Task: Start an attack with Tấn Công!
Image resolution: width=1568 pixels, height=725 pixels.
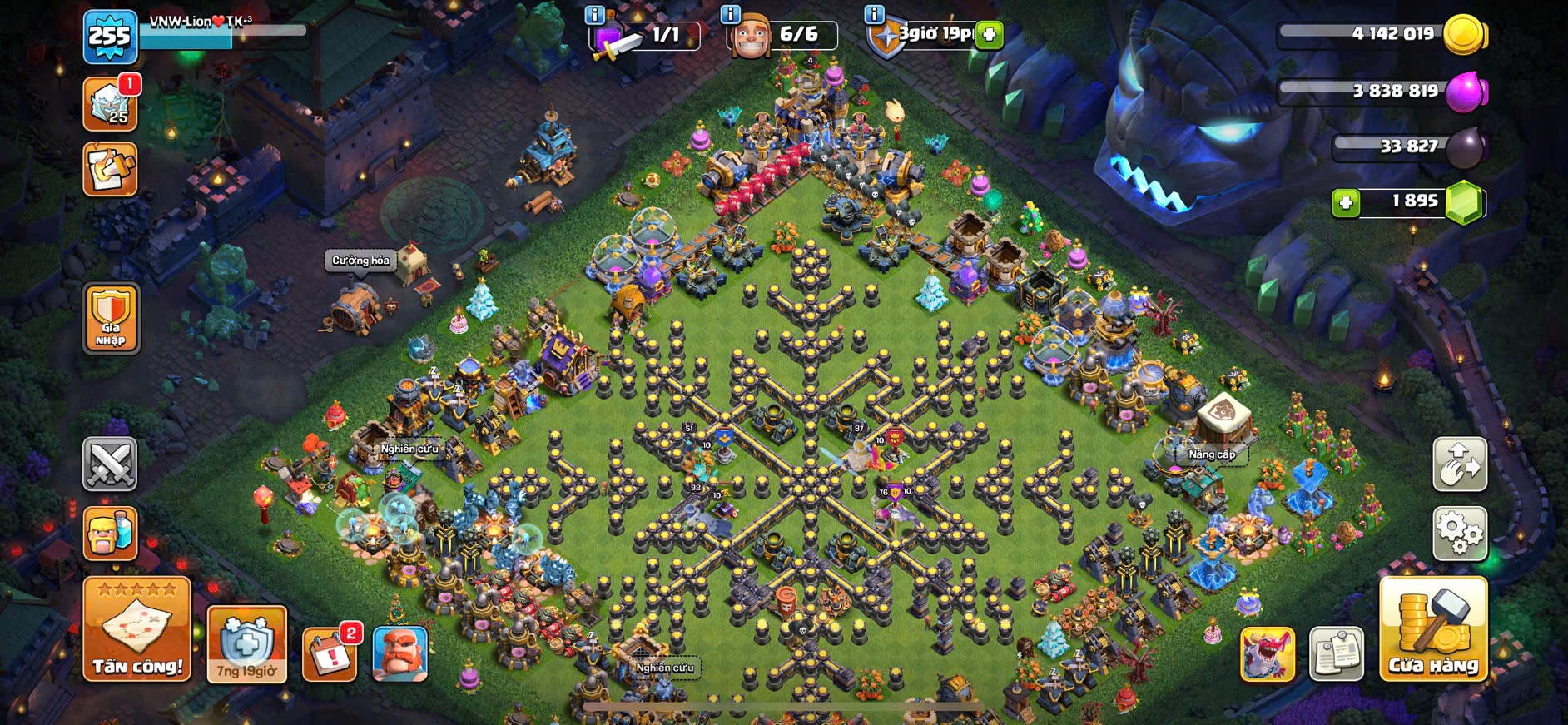Action: [137, 629]
